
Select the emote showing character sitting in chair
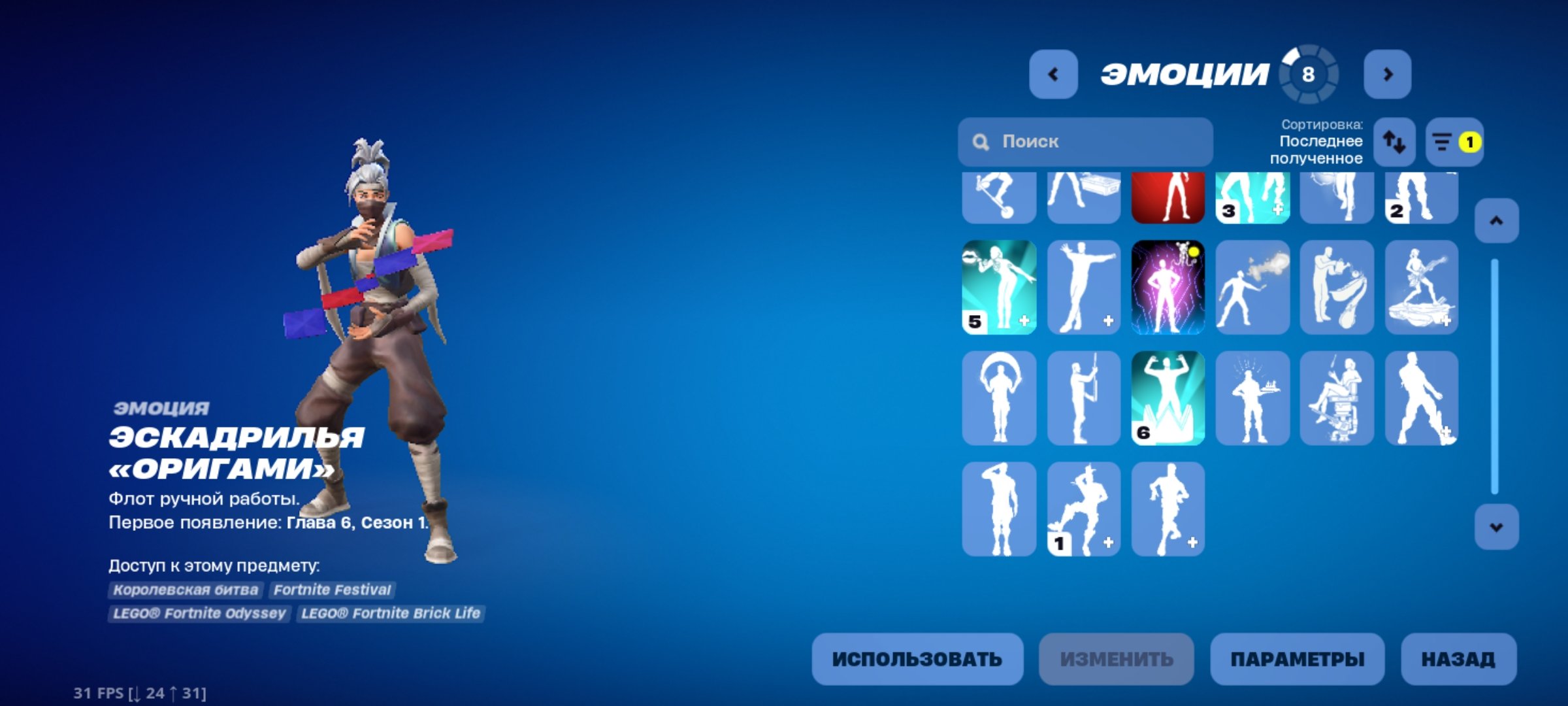pyautogui.click(x=1336, y=398)
